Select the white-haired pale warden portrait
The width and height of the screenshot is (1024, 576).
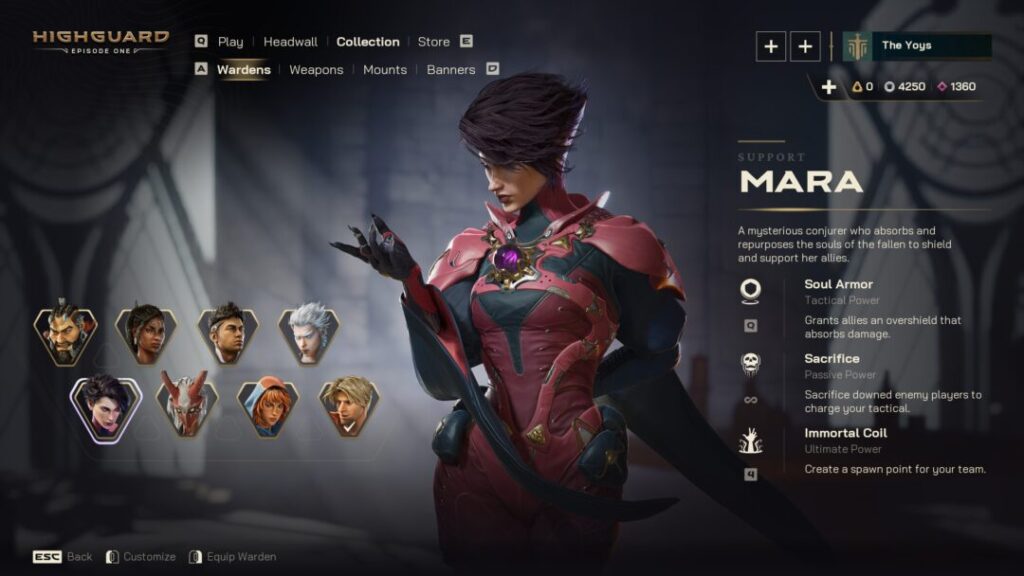(x=309, y=334)
